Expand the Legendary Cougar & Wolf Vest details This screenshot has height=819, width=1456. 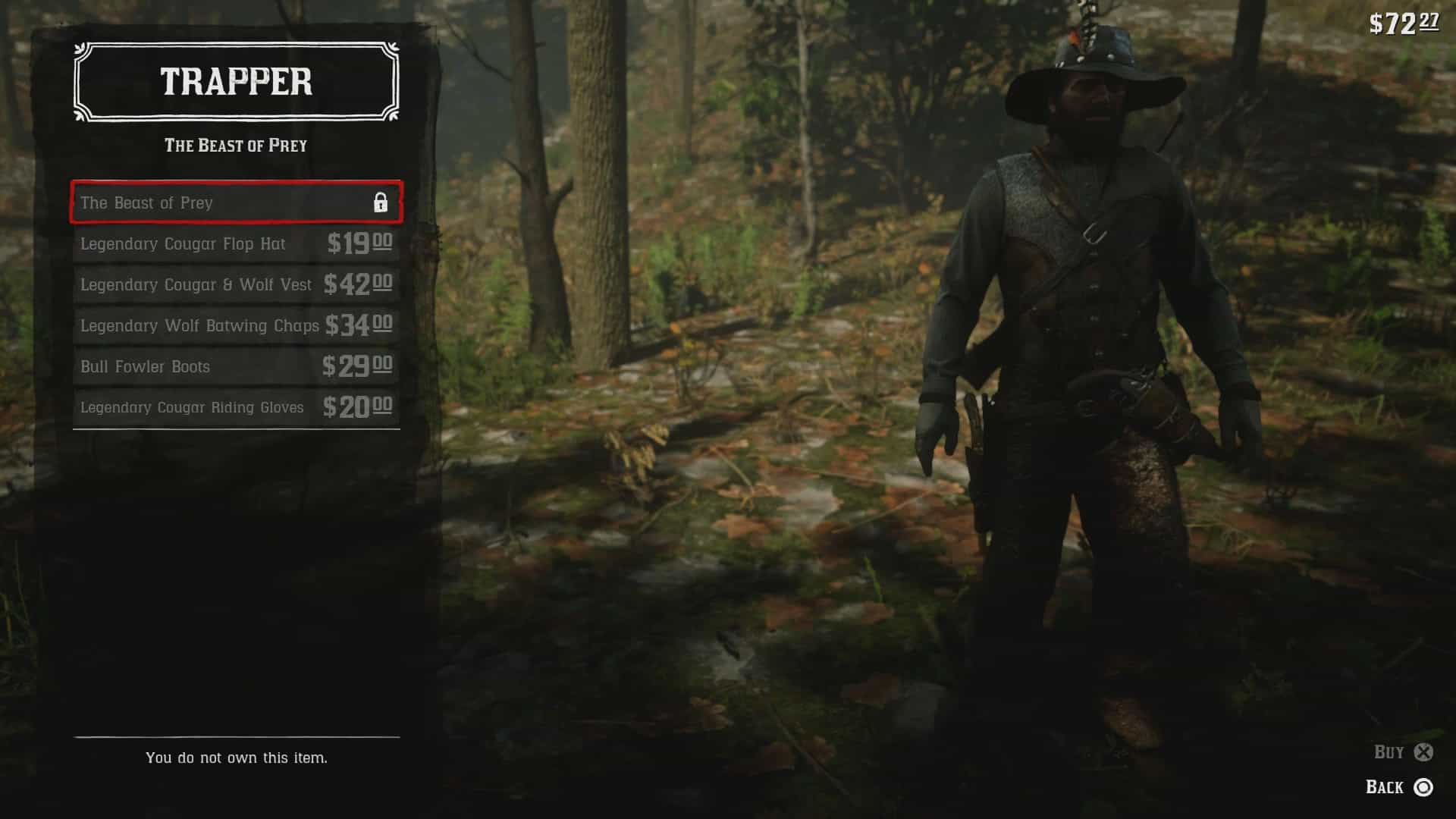click(x=235, y=285)
